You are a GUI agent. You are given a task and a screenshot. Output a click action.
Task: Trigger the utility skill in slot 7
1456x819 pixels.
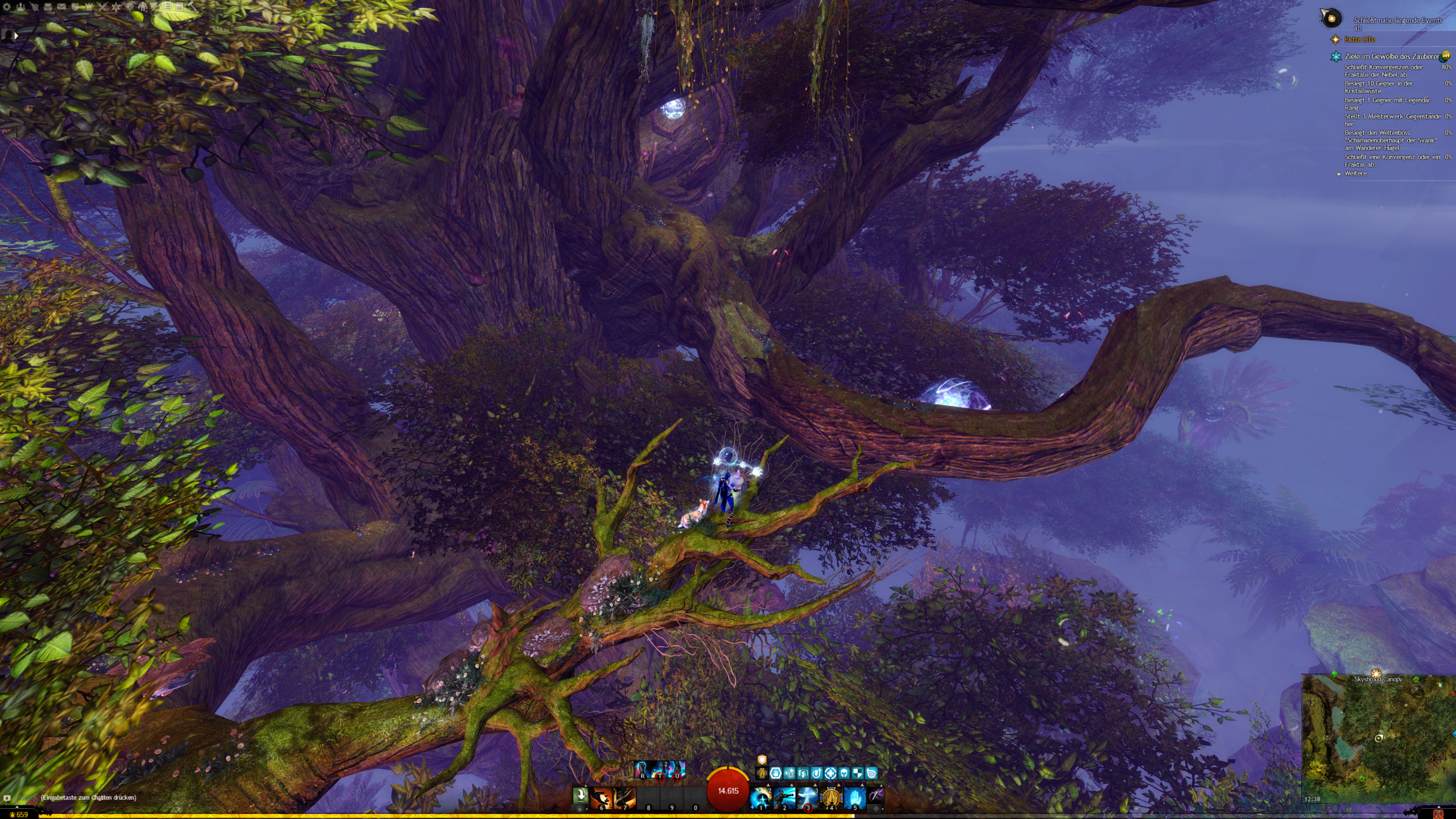[624, 798]
